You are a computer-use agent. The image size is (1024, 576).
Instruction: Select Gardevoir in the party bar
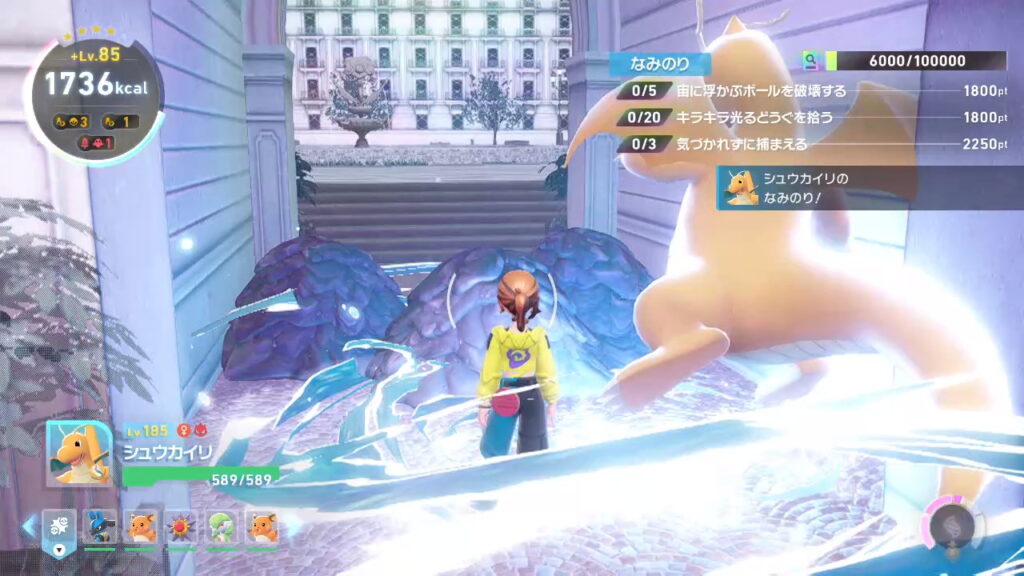222,527
